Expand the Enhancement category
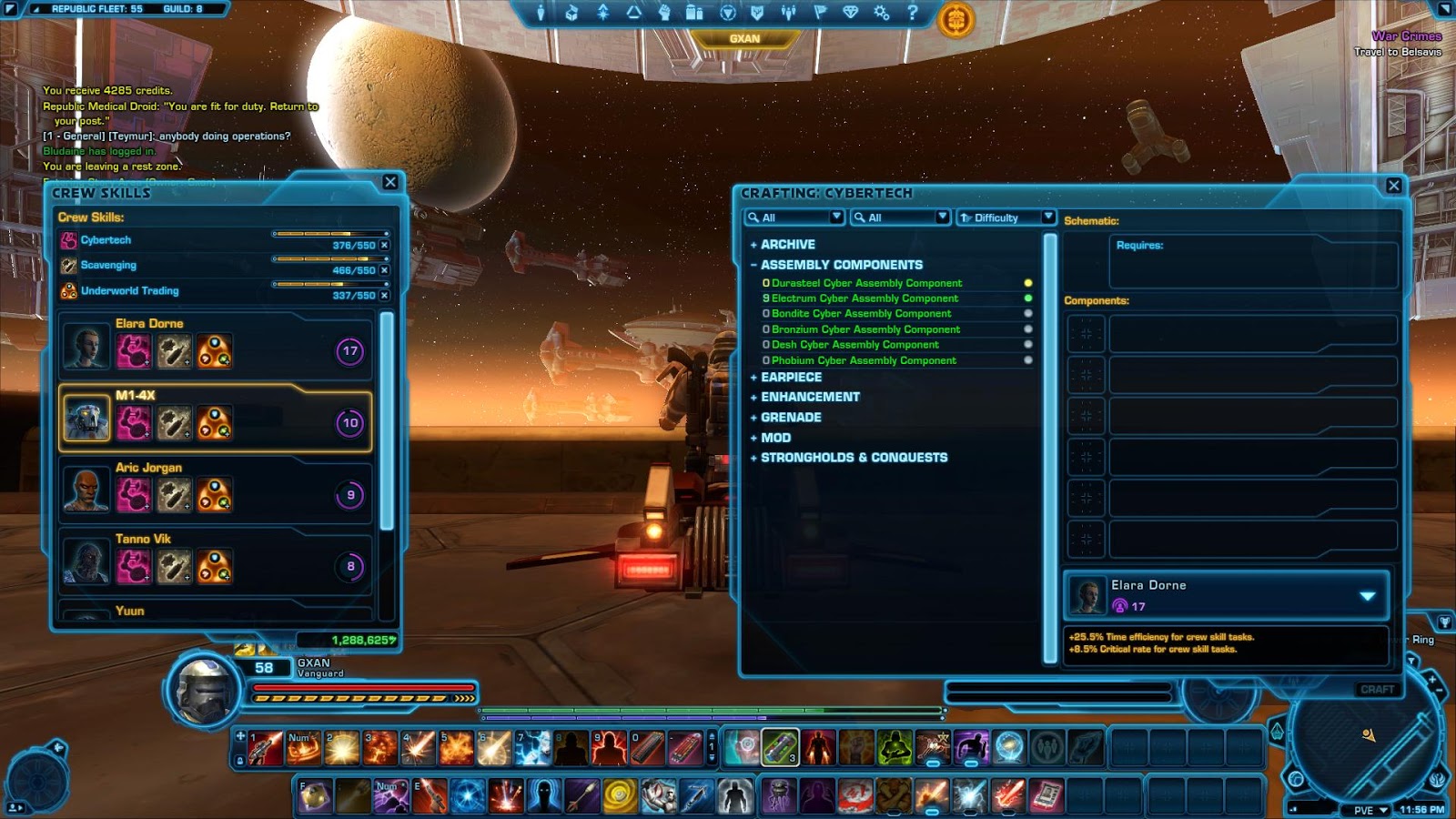1456x819 pixels. pos(809,397)
